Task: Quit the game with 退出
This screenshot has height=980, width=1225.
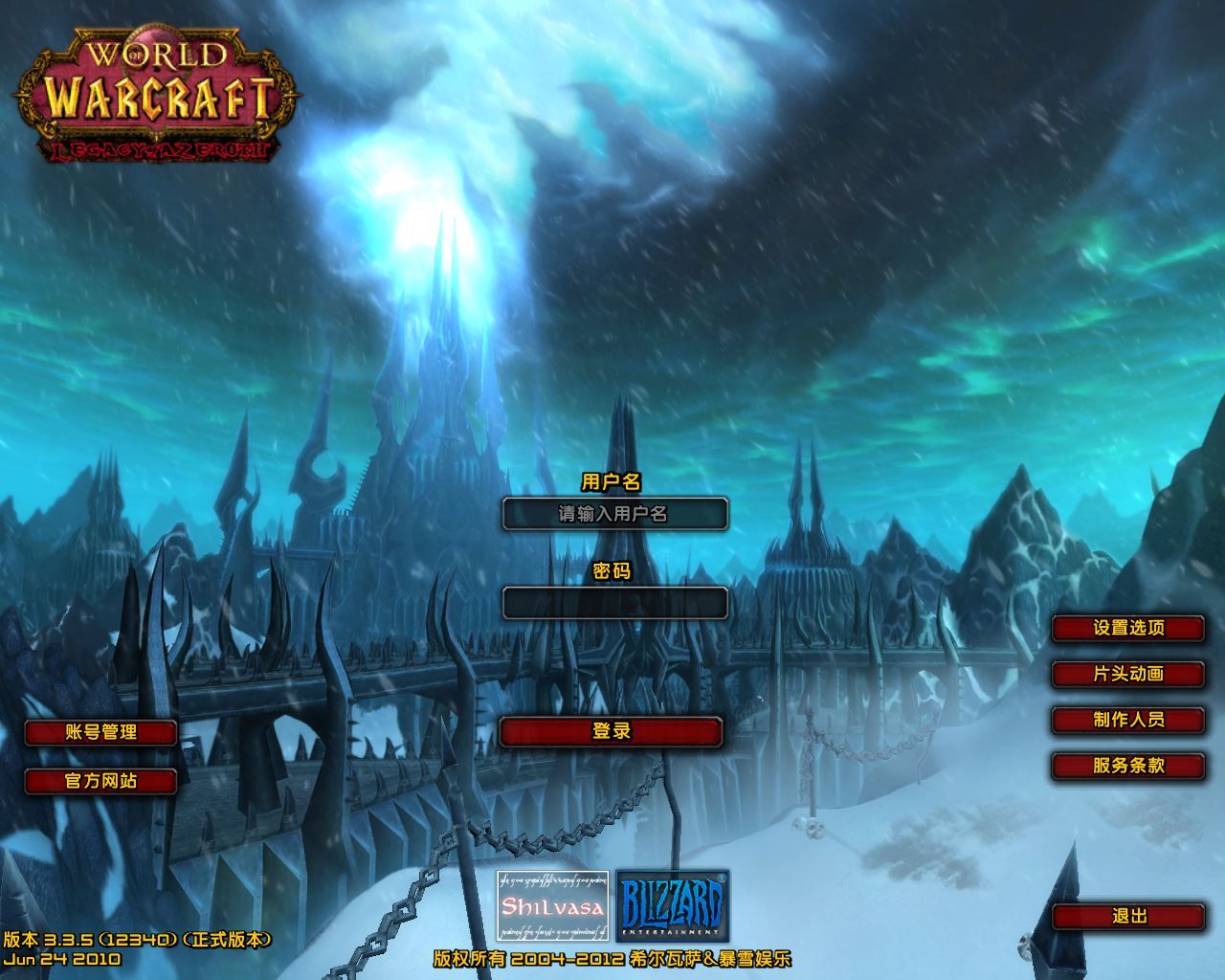Action: tap(1128, 917)
